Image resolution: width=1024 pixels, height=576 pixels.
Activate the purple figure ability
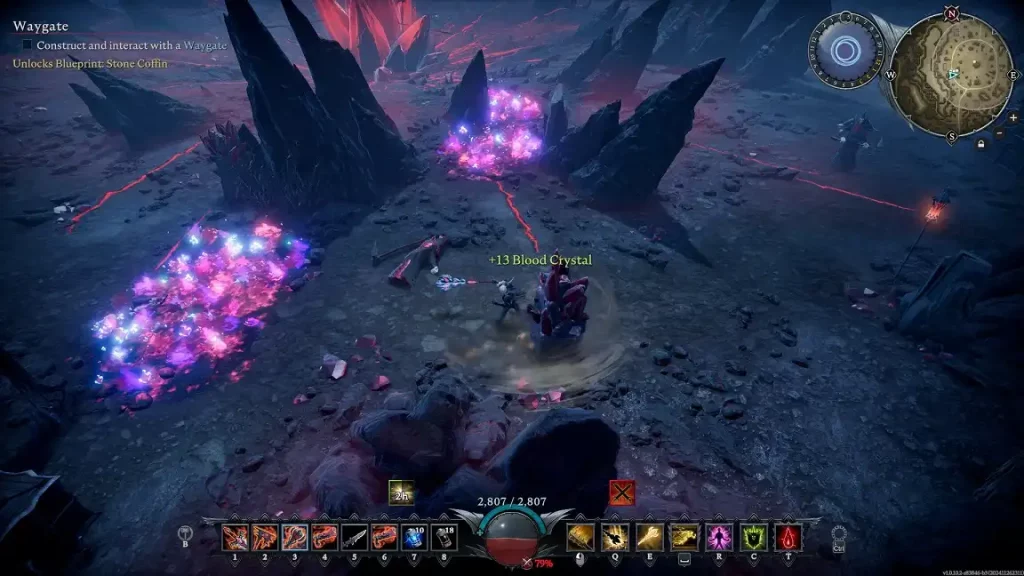click(x=719, y=538)
